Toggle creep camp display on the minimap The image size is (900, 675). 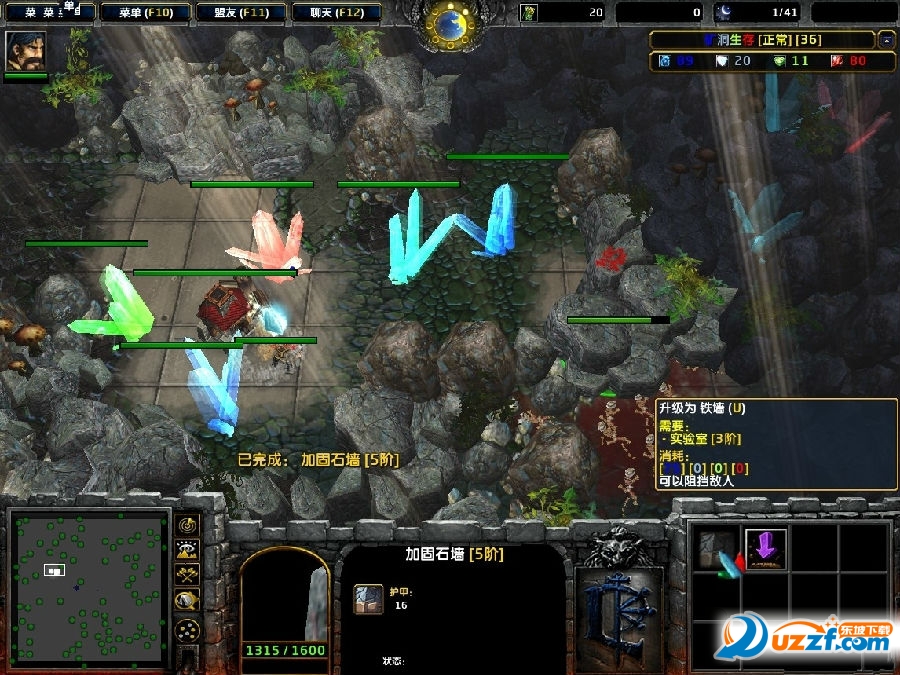tap(187, 599)
